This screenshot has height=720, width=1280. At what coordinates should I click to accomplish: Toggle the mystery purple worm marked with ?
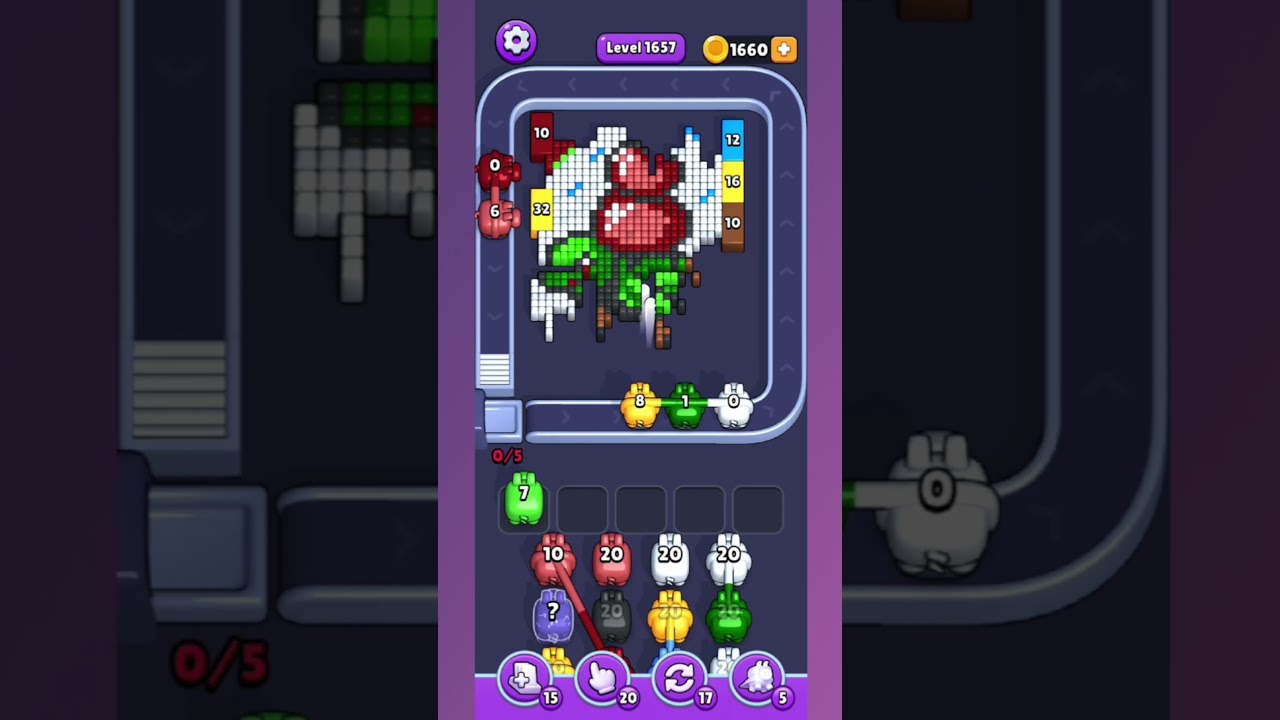pos(552,613)
